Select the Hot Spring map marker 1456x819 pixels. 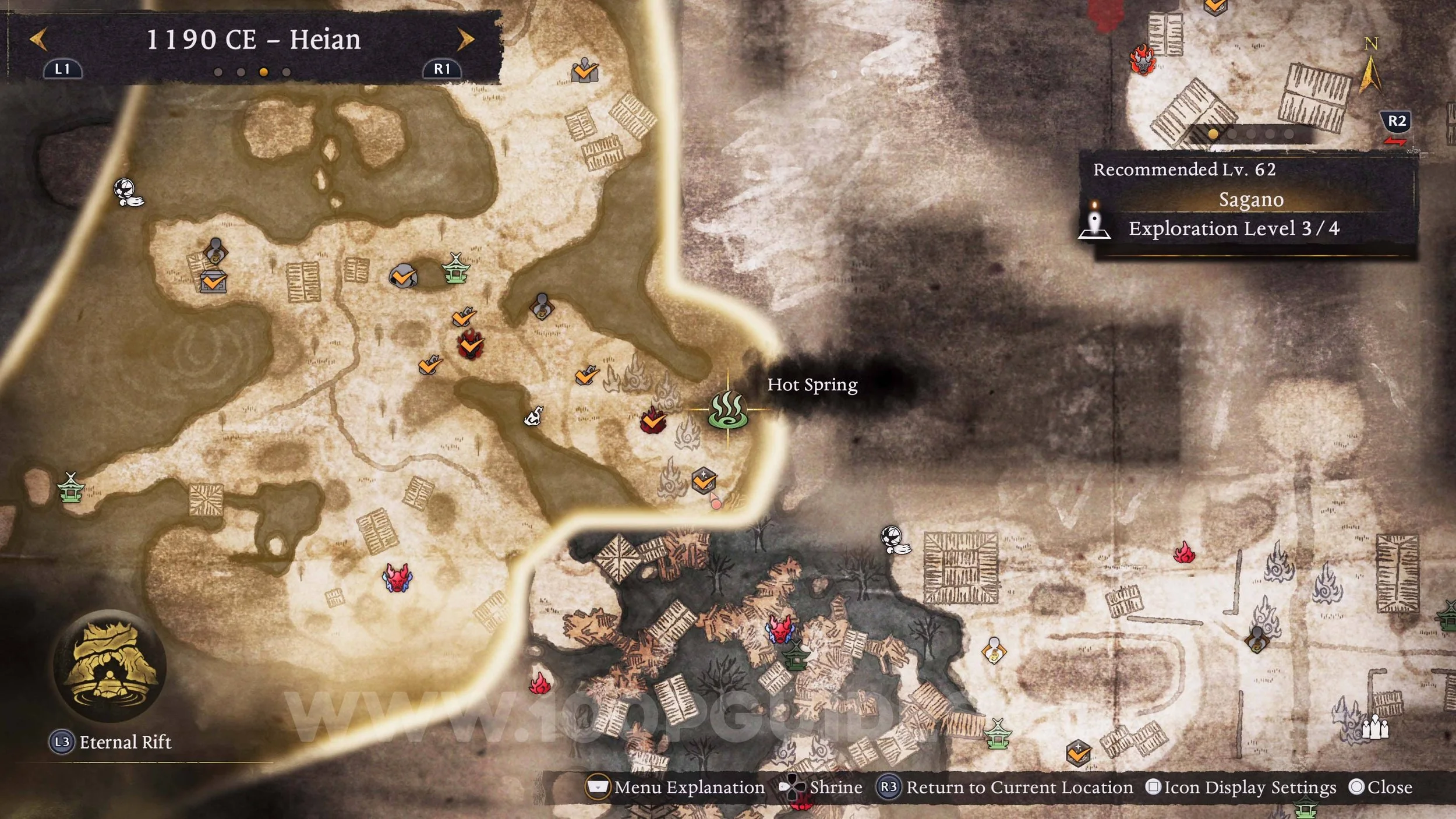click(727, 410)
